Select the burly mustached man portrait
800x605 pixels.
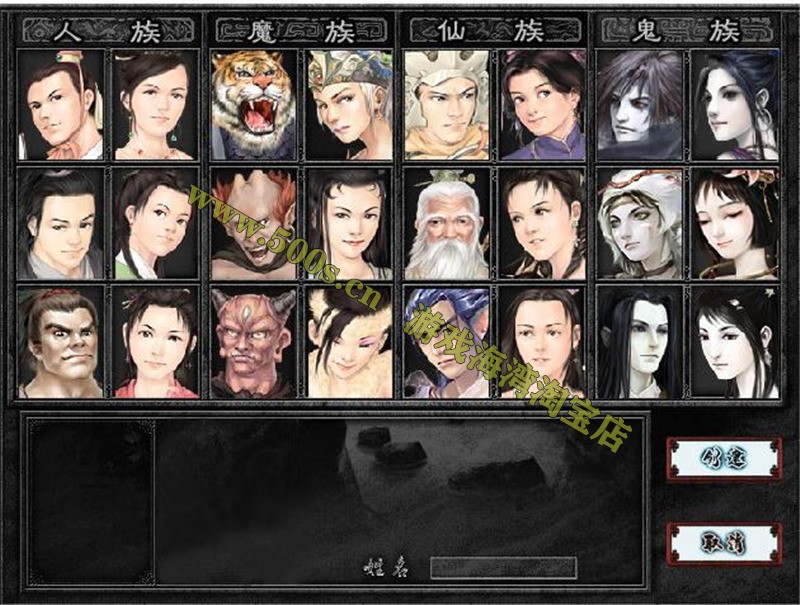pos(60,342)
